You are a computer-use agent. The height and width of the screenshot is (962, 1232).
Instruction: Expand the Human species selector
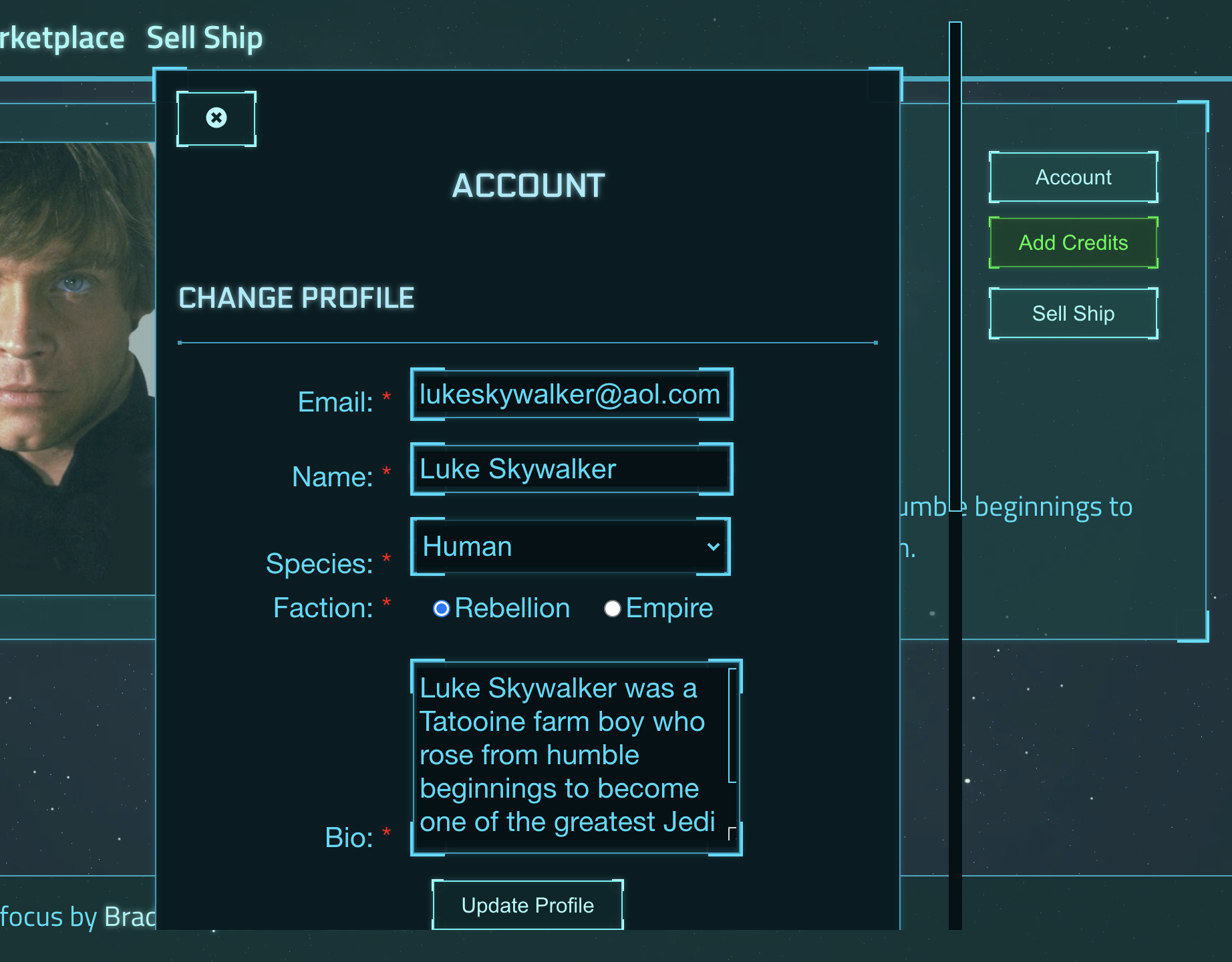[x=570, y=546]
